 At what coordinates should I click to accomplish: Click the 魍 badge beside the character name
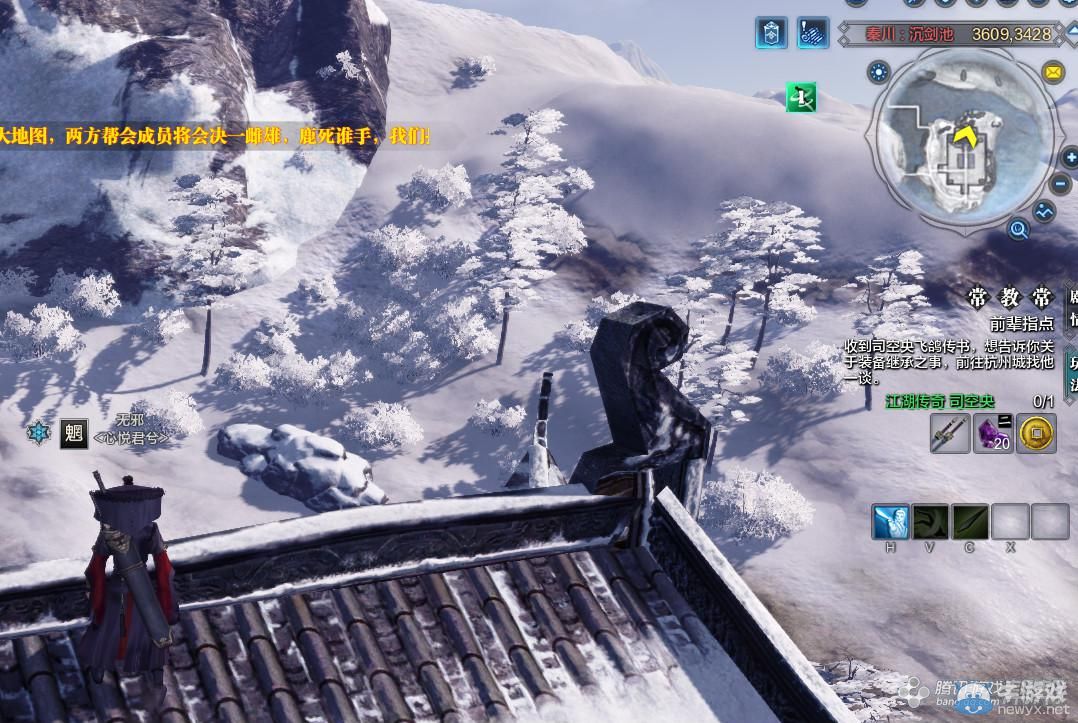[74, 432]
